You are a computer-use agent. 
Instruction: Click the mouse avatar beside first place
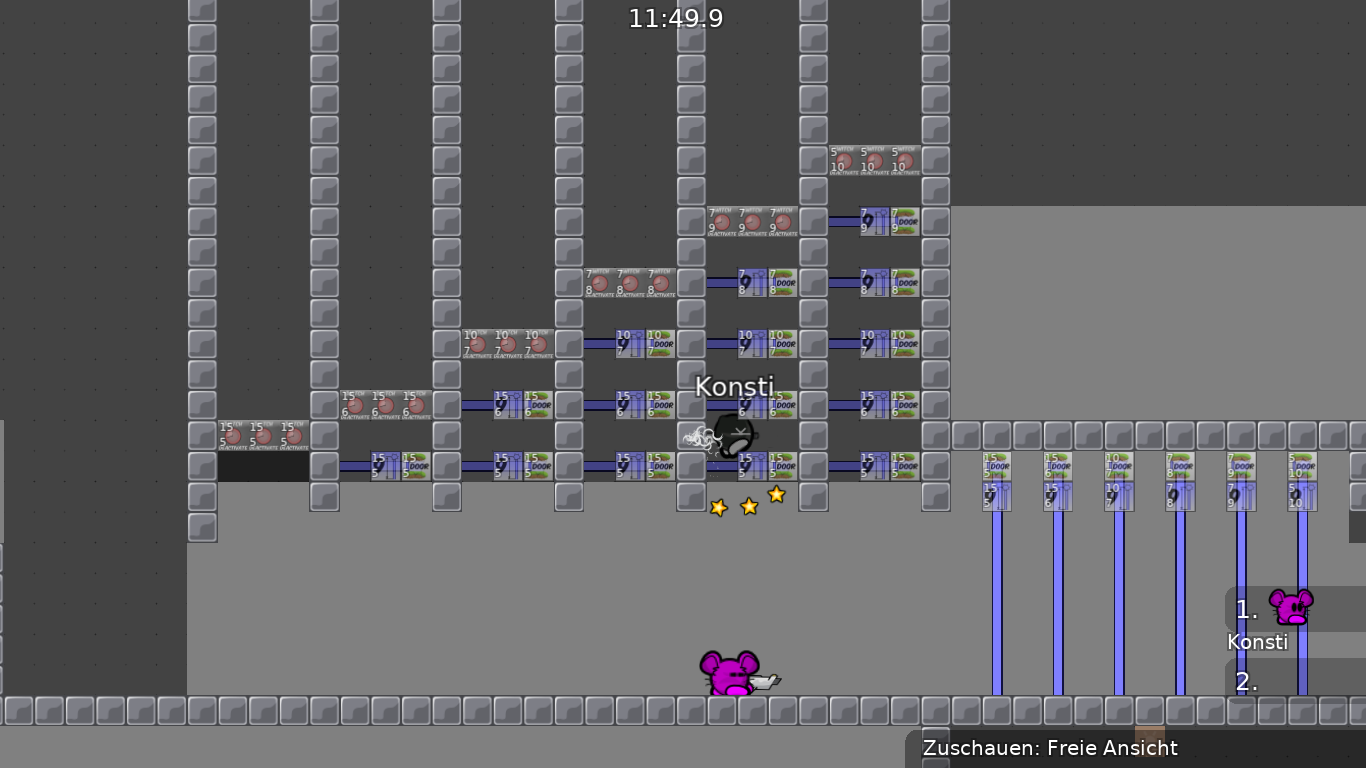pos(1292,605)
